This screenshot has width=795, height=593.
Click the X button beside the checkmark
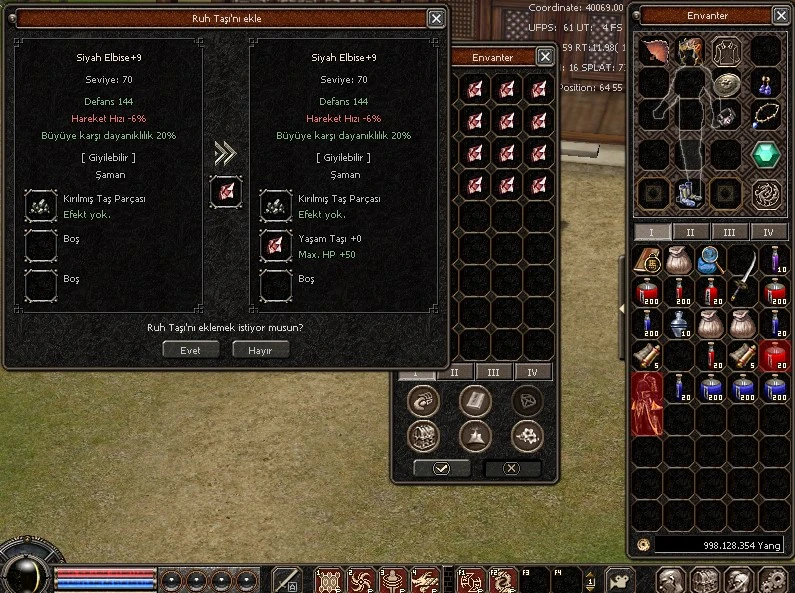(x=512, y=468)
